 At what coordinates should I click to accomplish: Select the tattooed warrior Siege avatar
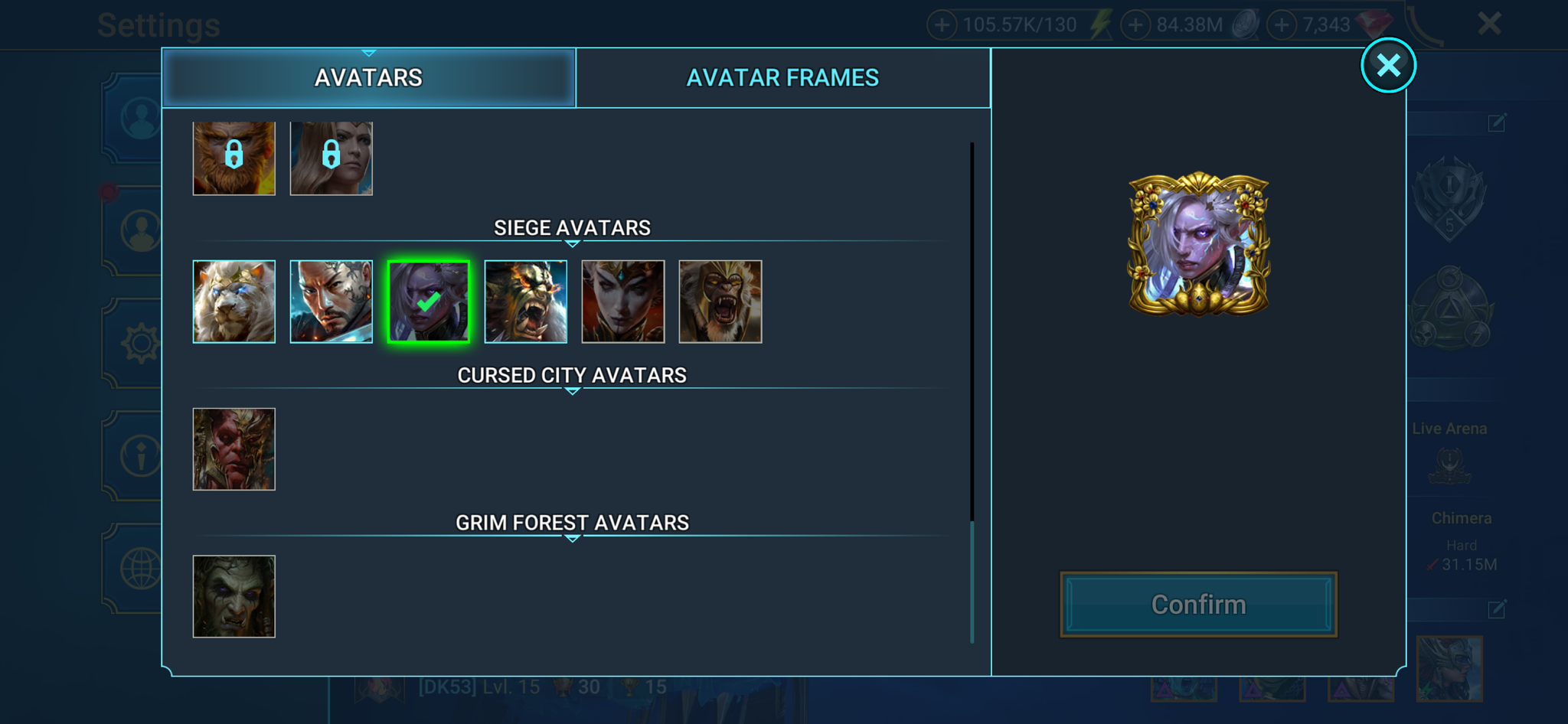tap(331, 301)
